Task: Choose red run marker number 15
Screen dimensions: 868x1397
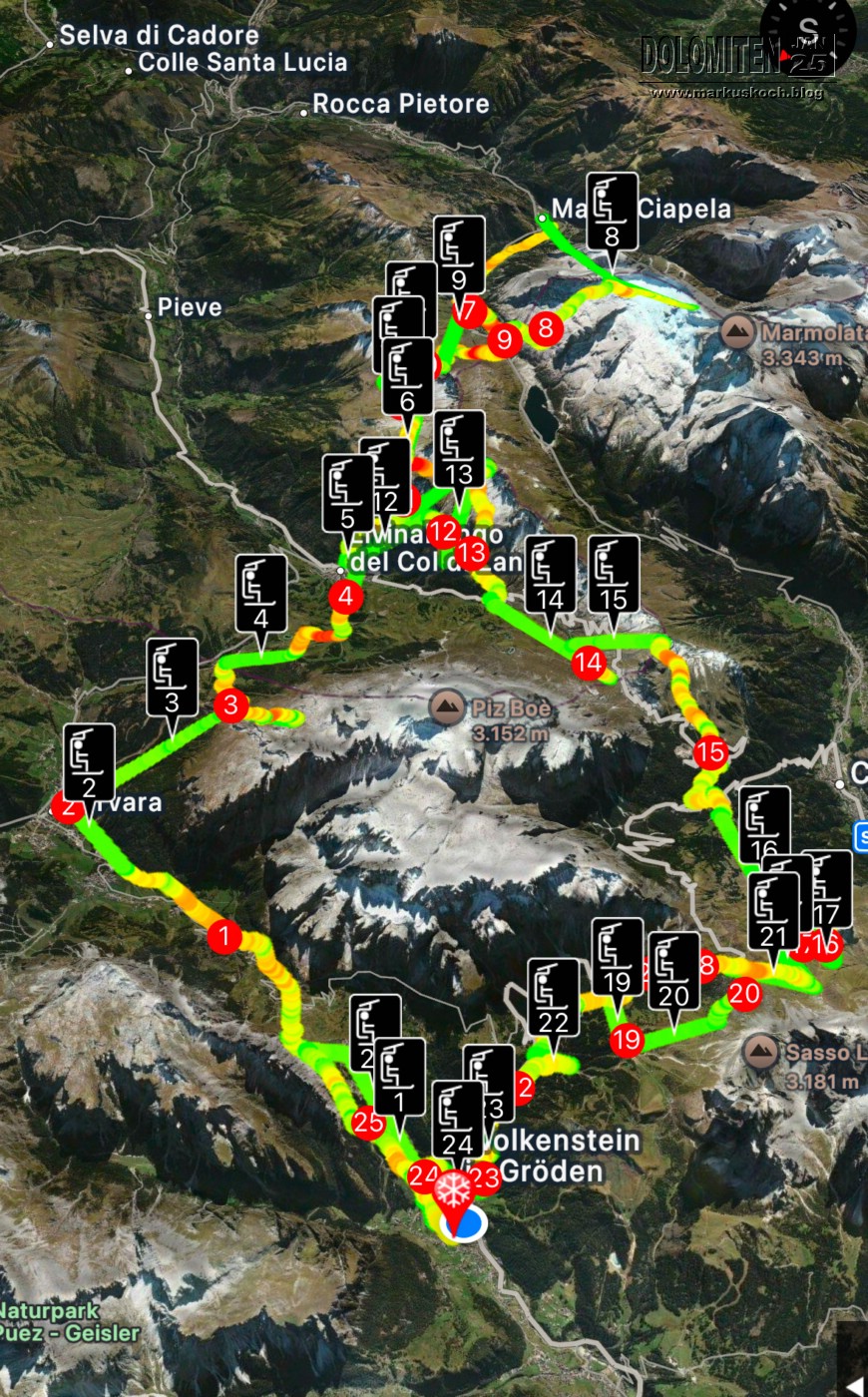Action: click(x=710, y=751)
